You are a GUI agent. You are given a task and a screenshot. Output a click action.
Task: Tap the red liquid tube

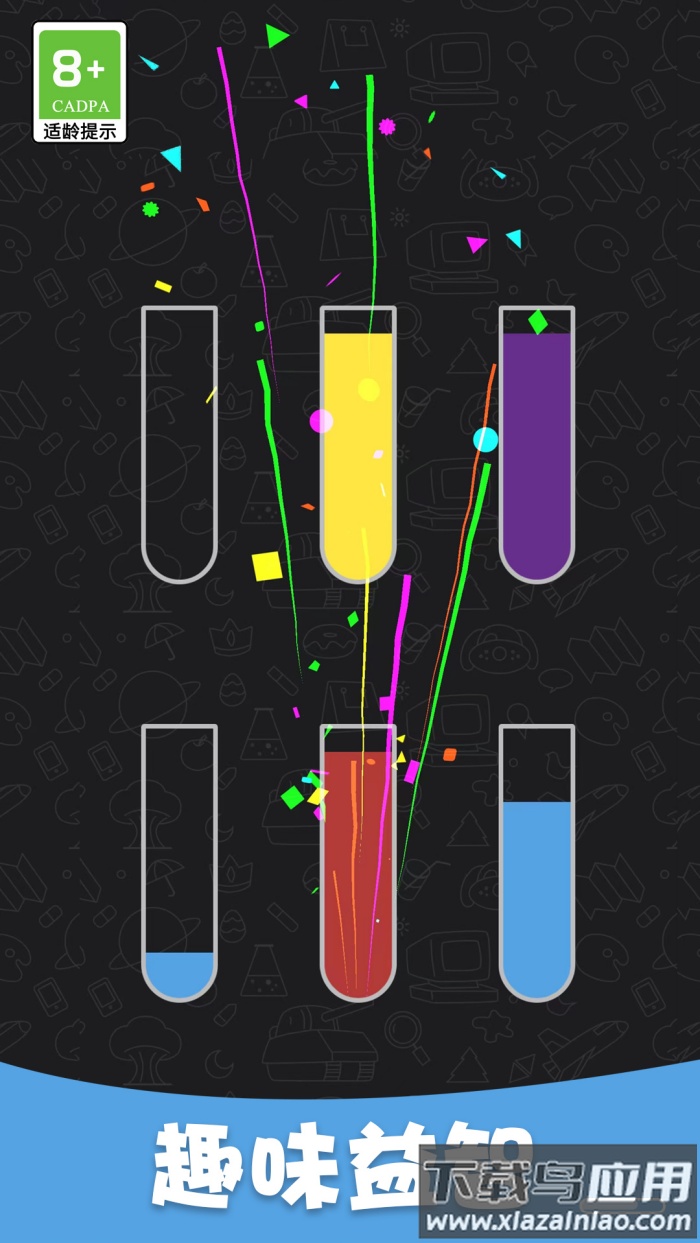tap(358, 863)
